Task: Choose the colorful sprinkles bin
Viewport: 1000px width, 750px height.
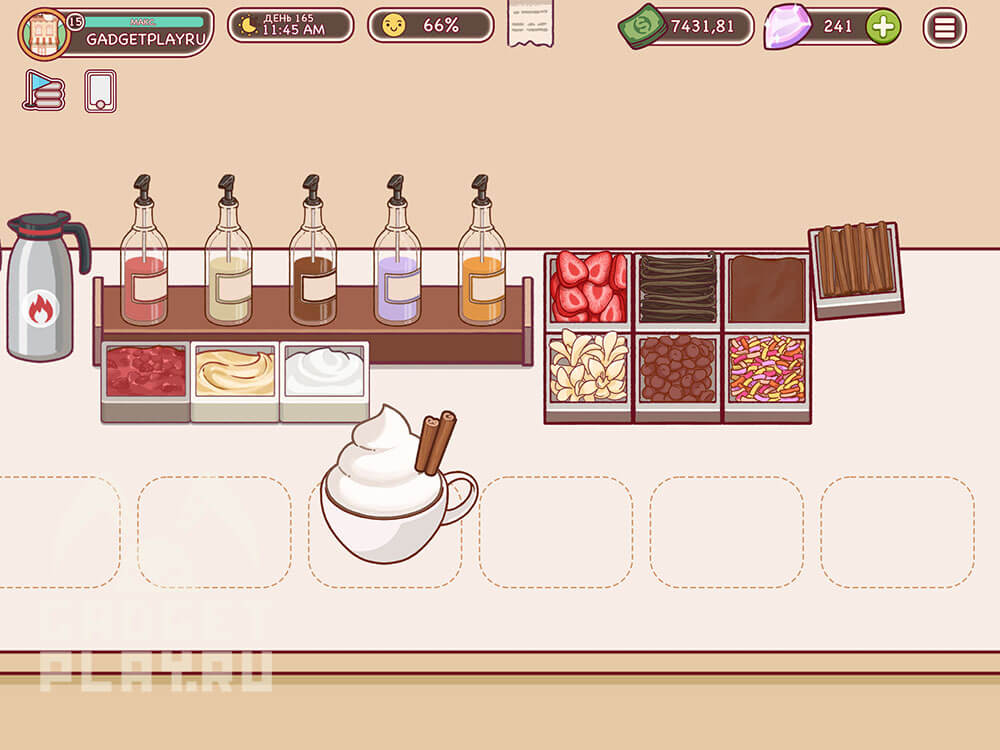Action: coord(767,370)
